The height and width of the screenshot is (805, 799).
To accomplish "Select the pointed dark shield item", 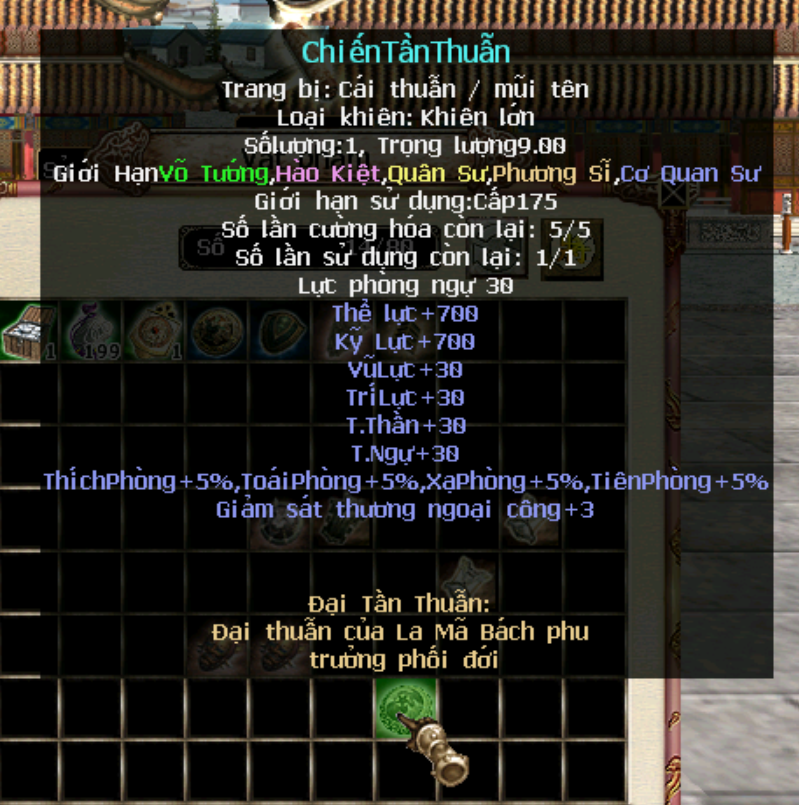I will coord(279,331).
